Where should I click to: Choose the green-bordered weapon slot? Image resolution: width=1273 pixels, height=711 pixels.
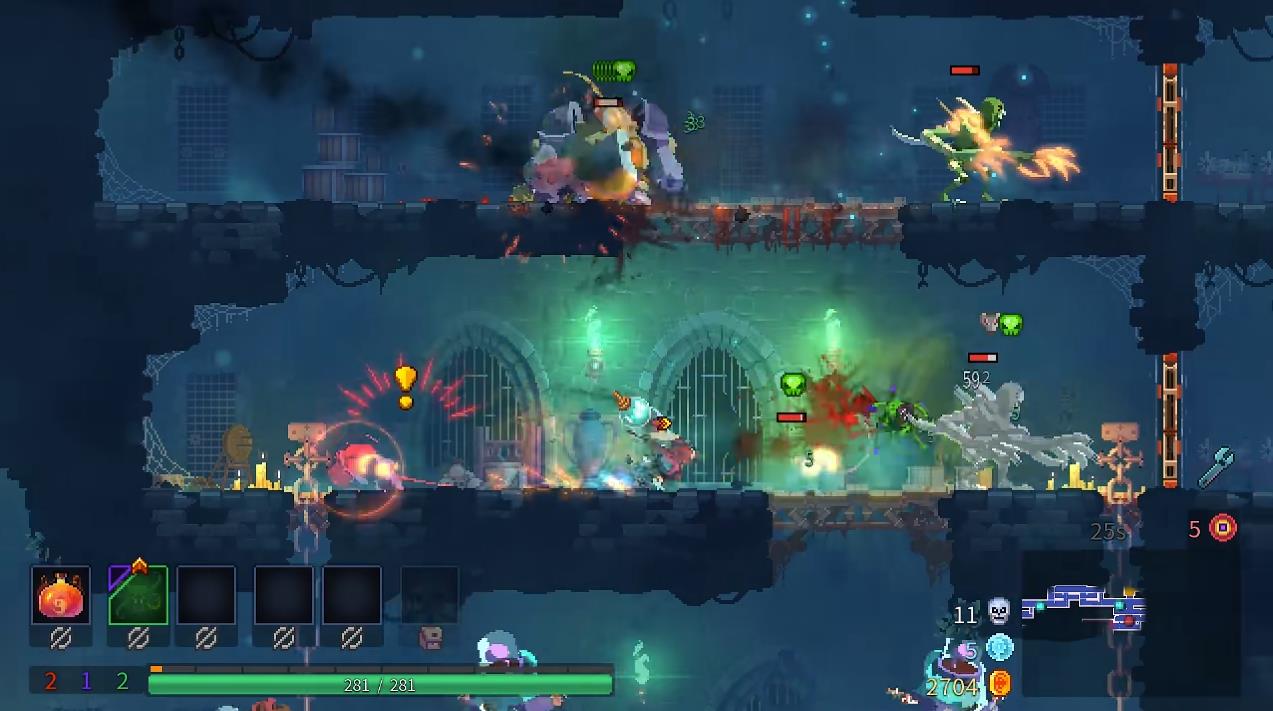click(x=138, y=596)
